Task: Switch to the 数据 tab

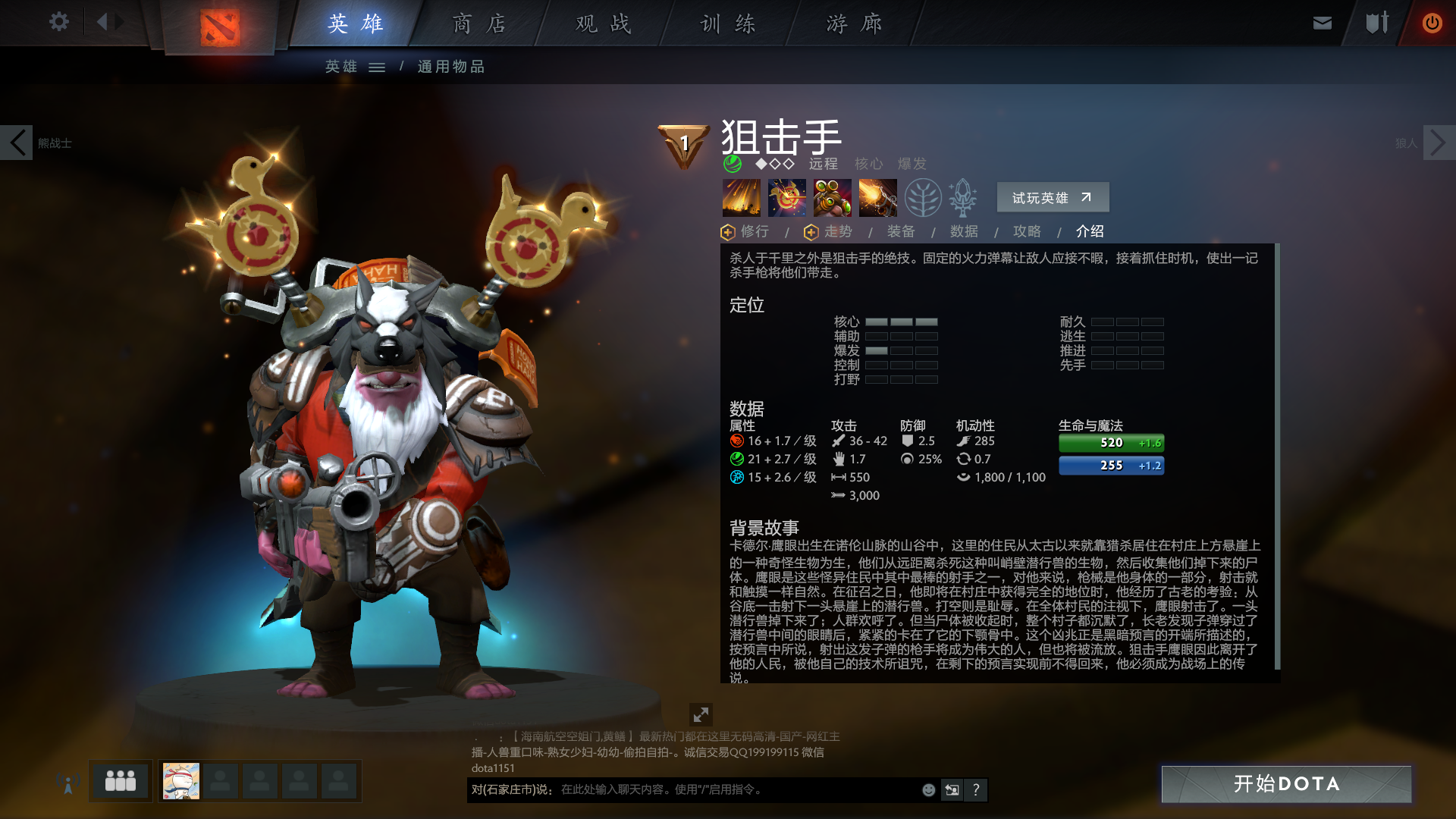Action: (963, 232)
